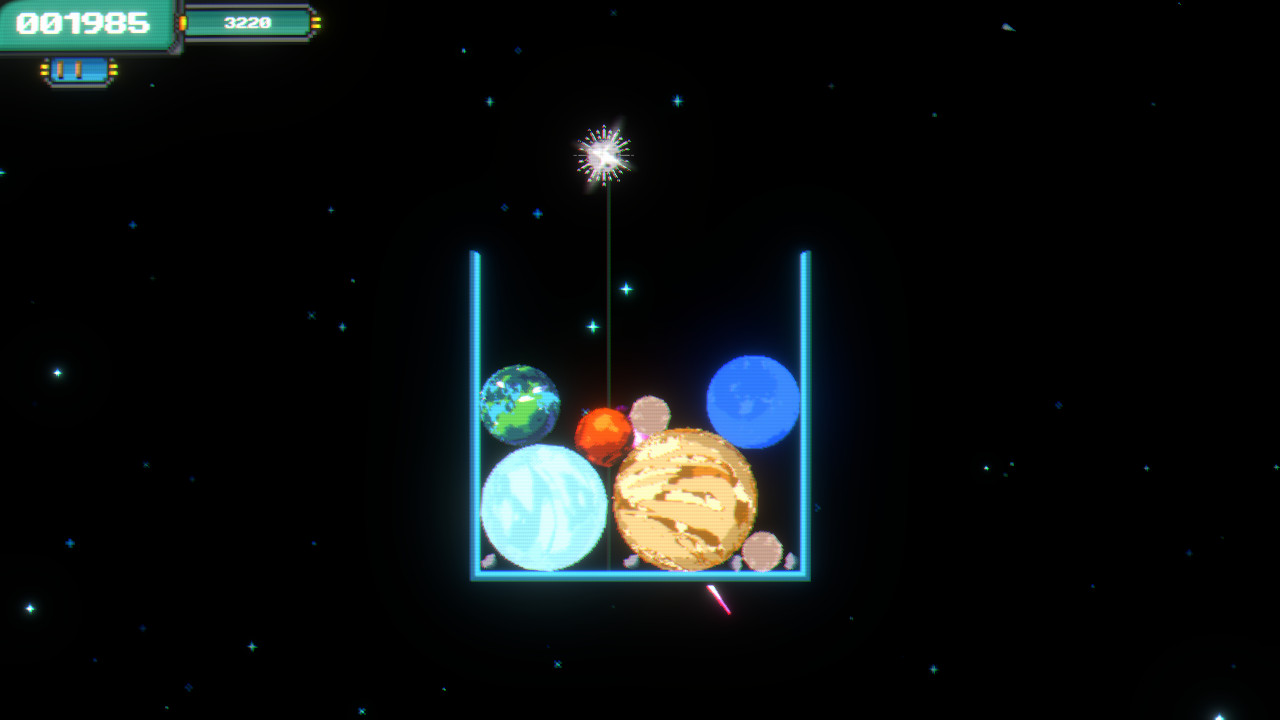Click the gray moon beside the red planet
1280x720 pixels.
coord(649,411)
